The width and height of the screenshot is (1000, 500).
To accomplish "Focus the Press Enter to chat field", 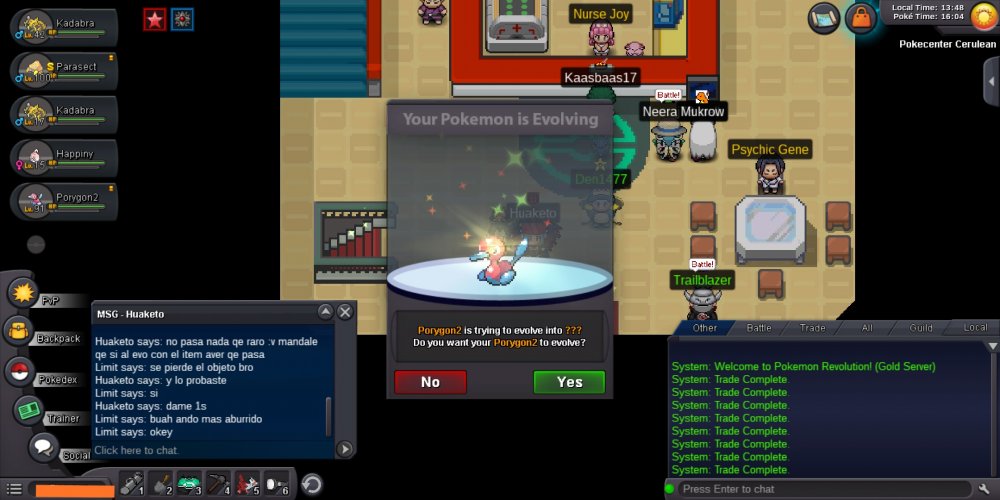I will pos(820,489).
